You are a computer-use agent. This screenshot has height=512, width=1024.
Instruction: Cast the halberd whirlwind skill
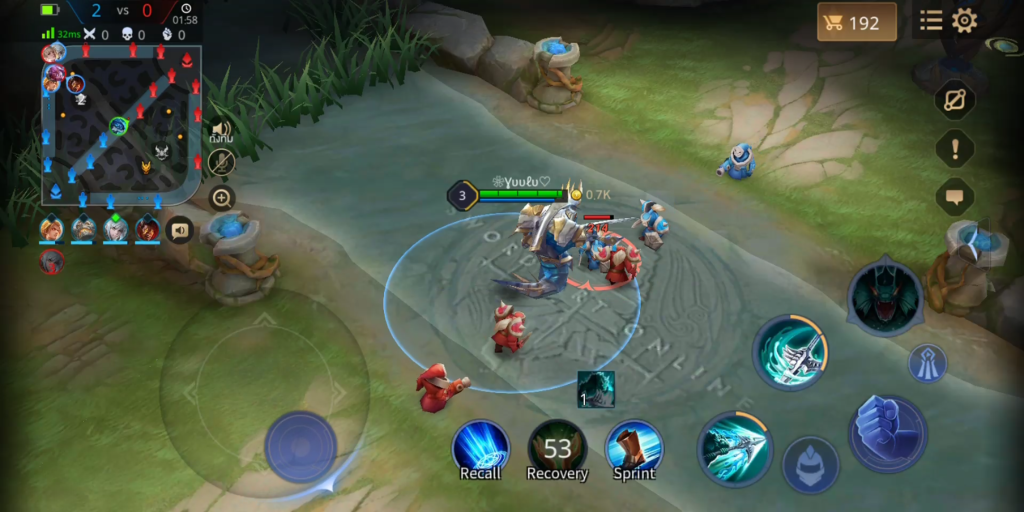coord(790,349)
